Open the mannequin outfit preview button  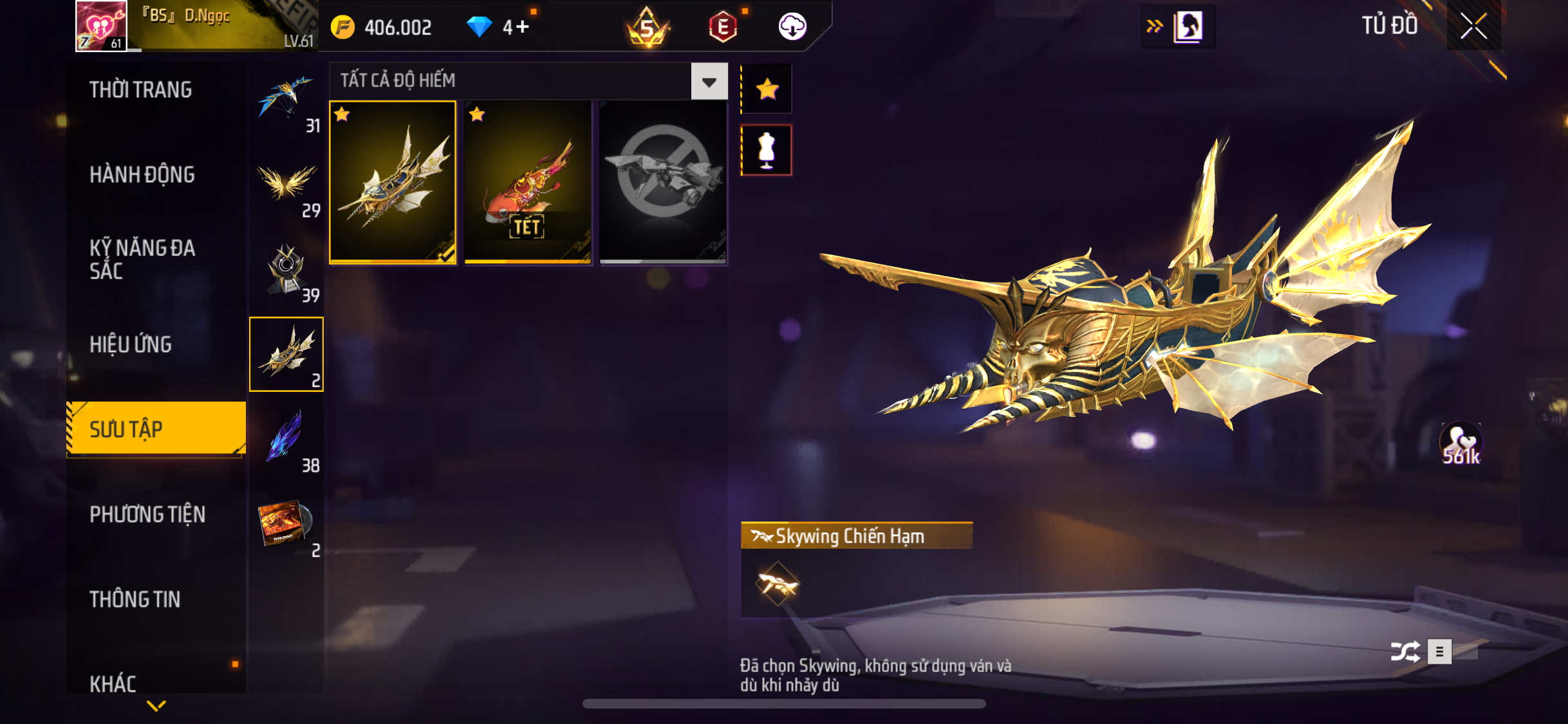click(767, 151)
